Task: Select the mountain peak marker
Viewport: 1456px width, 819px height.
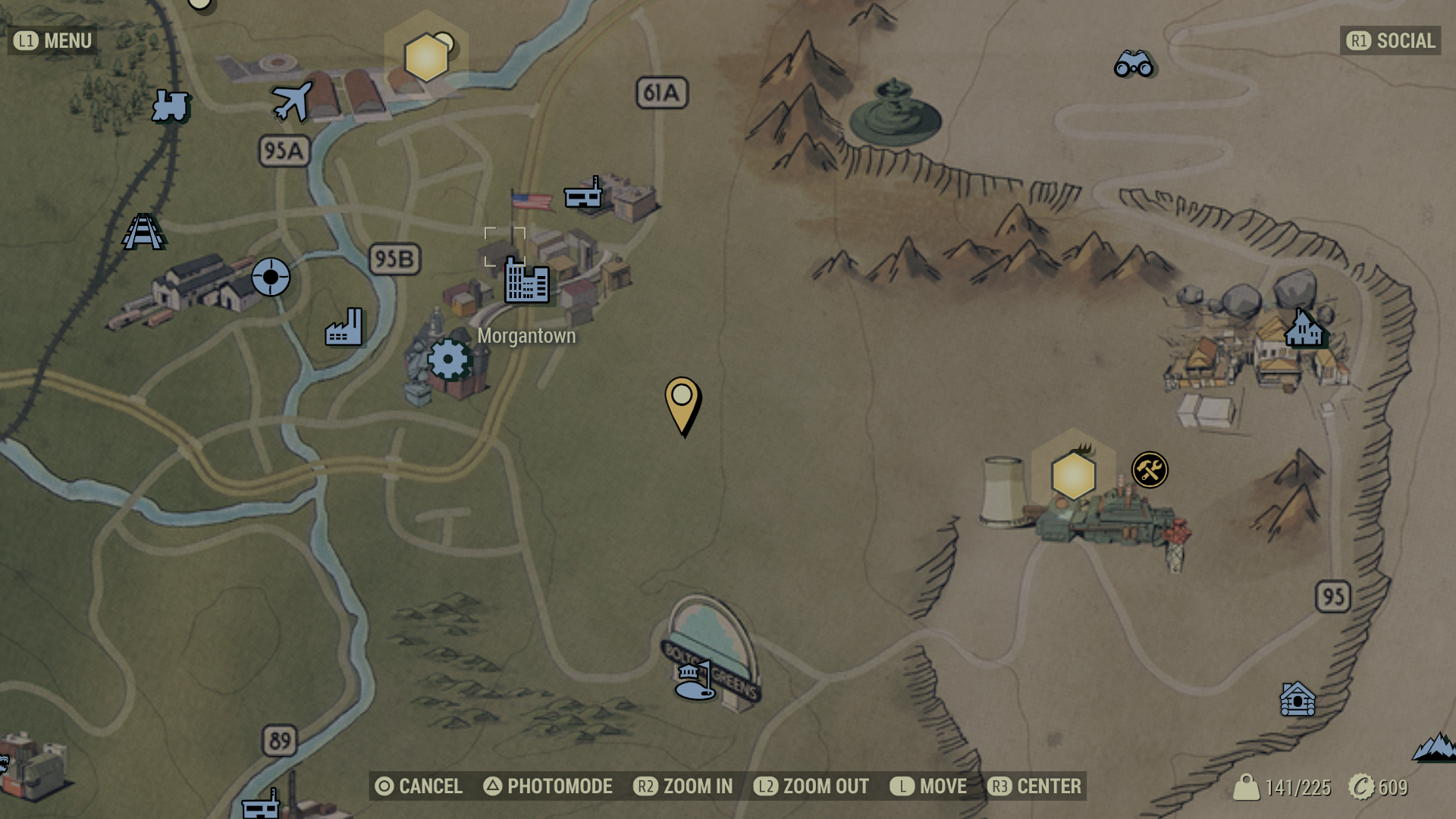Action: [x=1435, y=747]
